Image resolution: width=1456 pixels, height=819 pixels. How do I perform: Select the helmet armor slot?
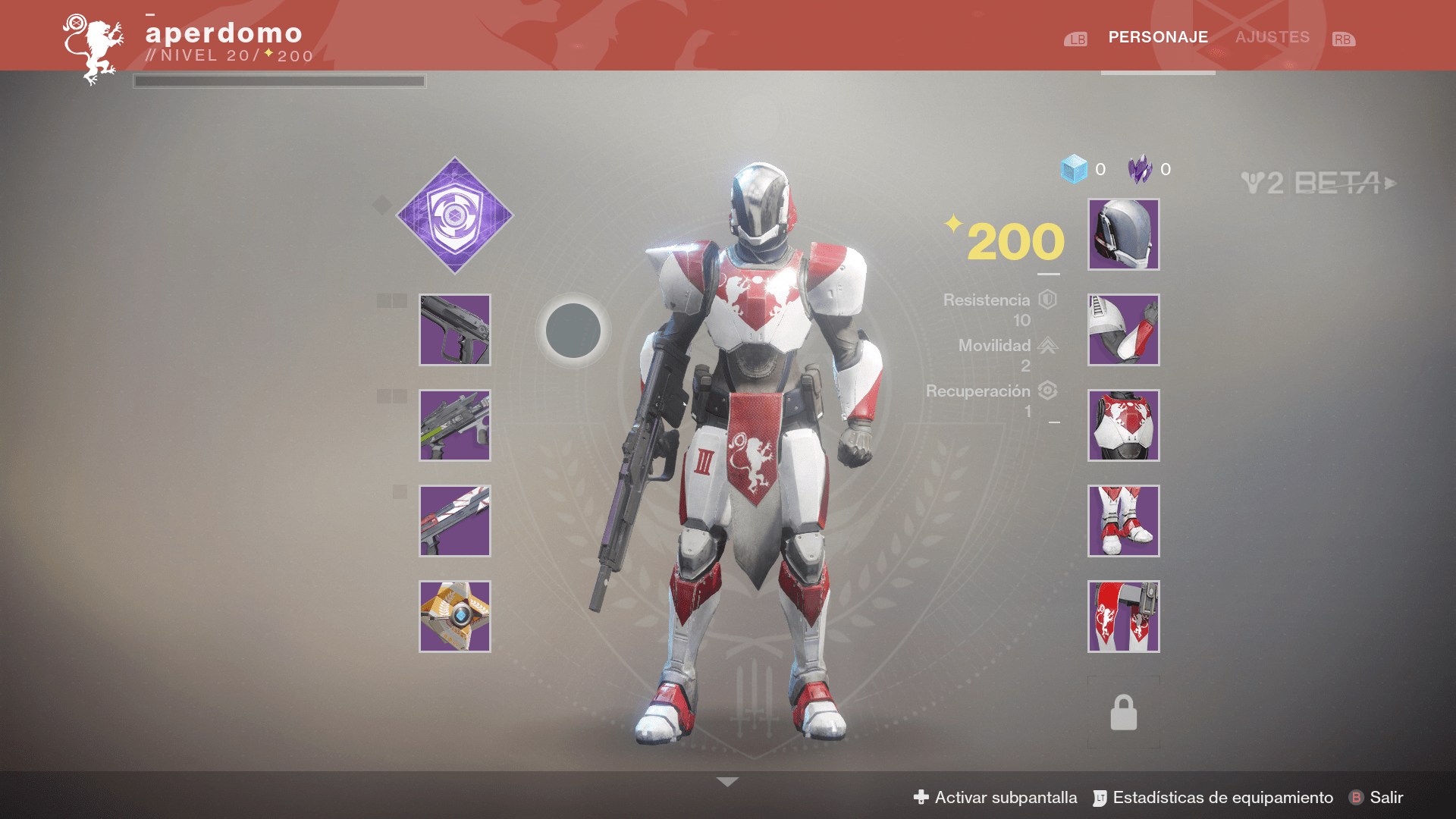pyautogui.click(x=1123, y=234)
